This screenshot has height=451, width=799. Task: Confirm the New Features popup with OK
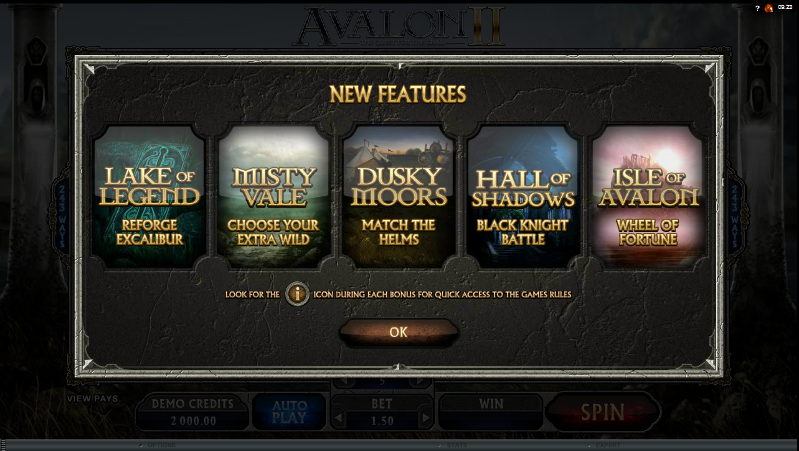point(398,332)
